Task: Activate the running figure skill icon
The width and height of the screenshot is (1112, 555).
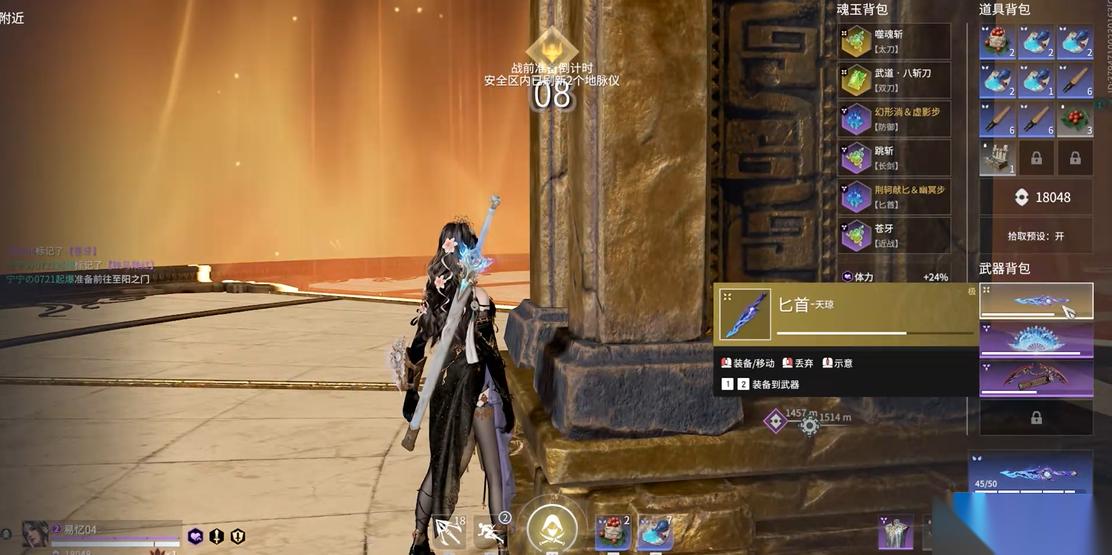Action: coord(490,531)
